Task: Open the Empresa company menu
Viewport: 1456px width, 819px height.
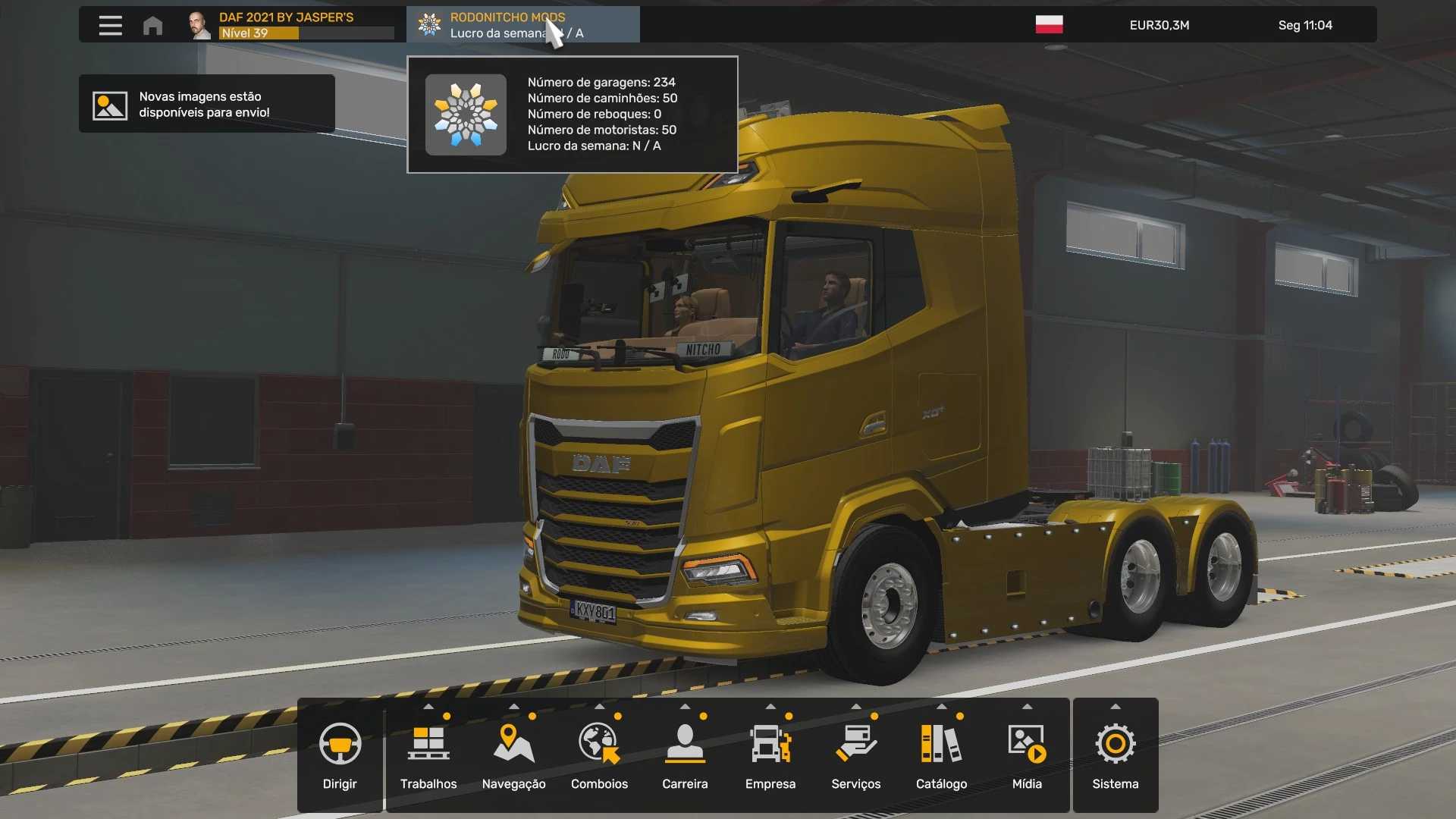Action: point(770,755)
